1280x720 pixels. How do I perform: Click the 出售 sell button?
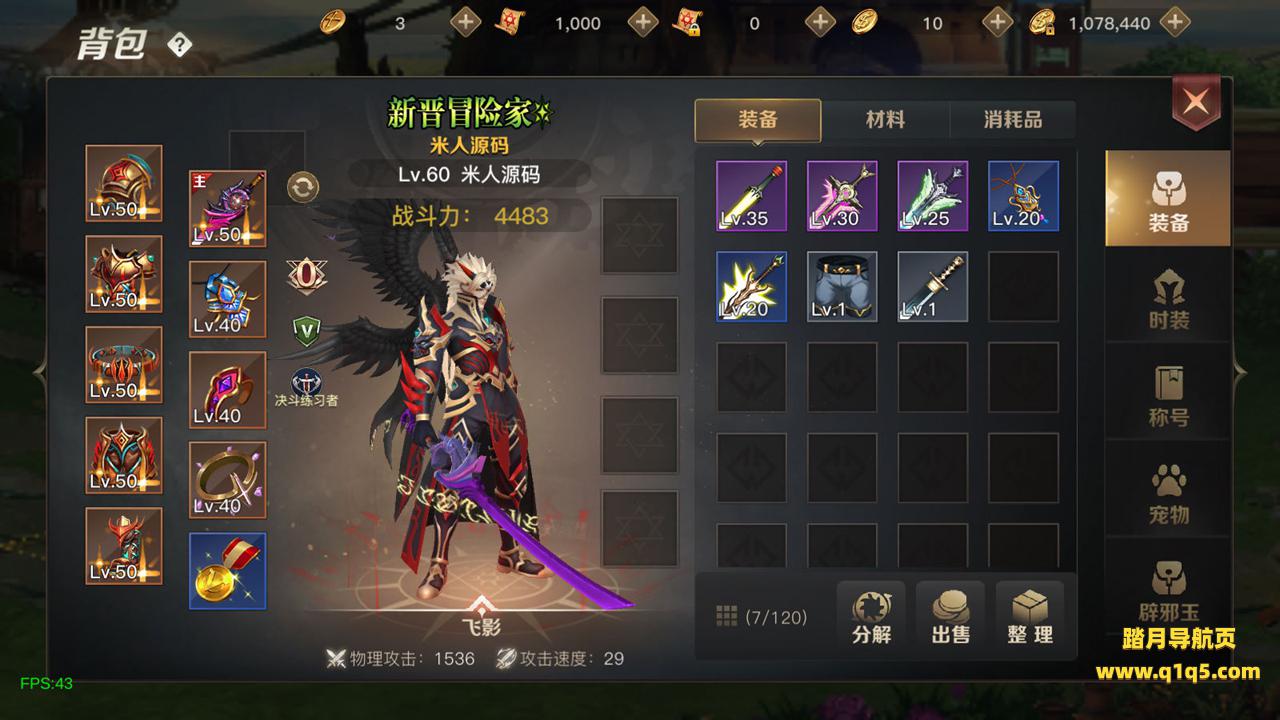tap(950, 616)
